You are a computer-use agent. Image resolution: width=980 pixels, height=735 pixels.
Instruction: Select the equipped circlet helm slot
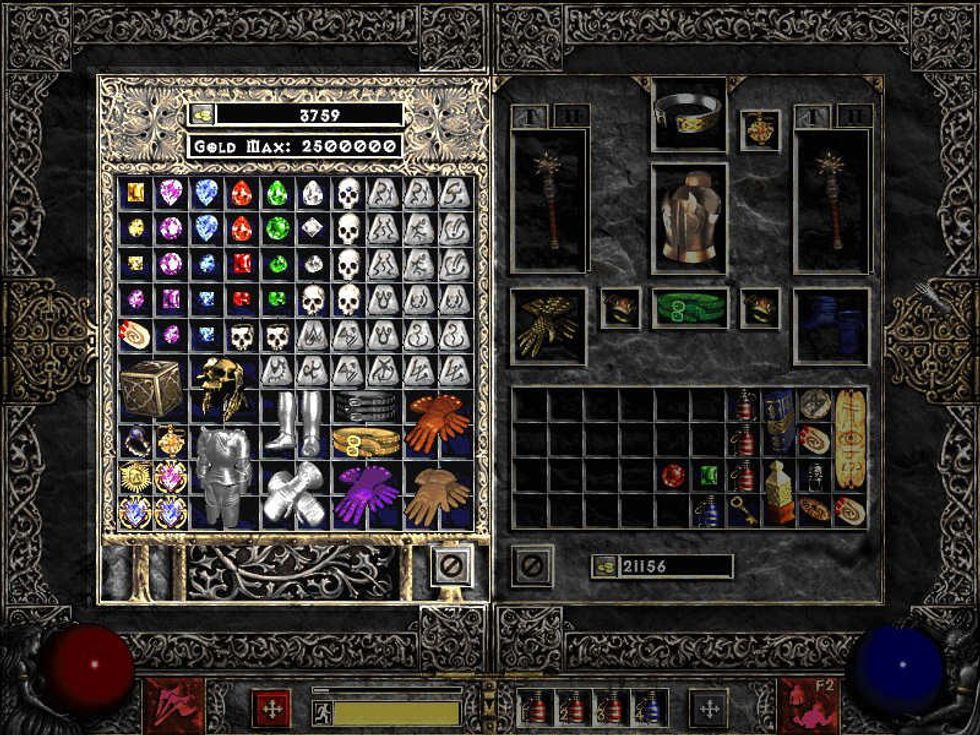pyautogui.click(x=689, y=115)
